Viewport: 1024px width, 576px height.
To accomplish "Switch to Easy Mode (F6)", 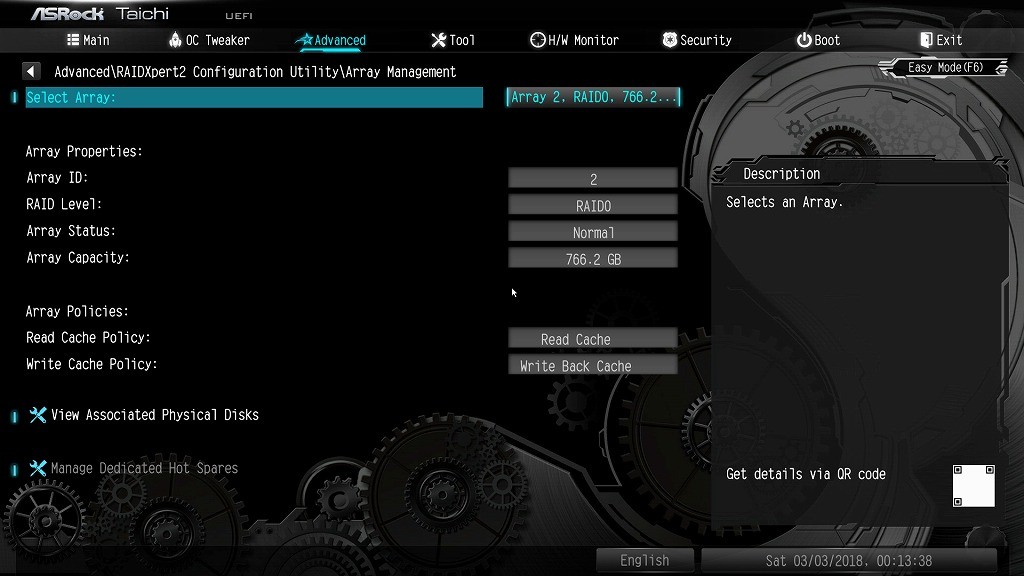I will [x=945, y=68].
